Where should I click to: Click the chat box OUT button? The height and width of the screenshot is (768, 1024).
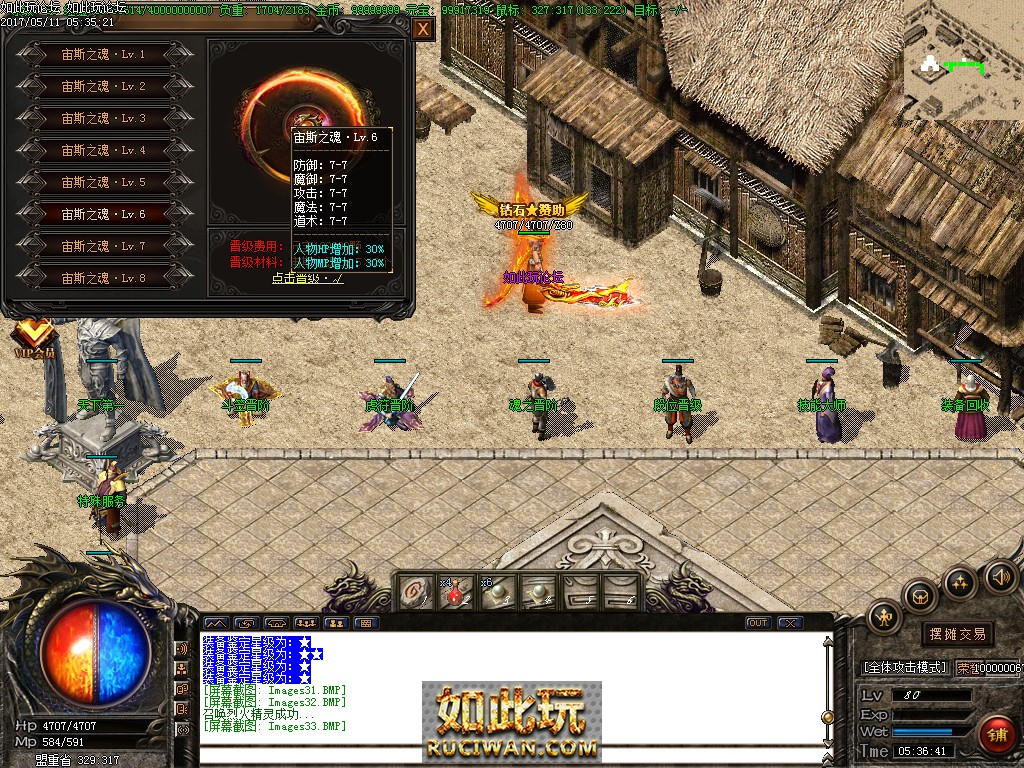pos(758,622)
